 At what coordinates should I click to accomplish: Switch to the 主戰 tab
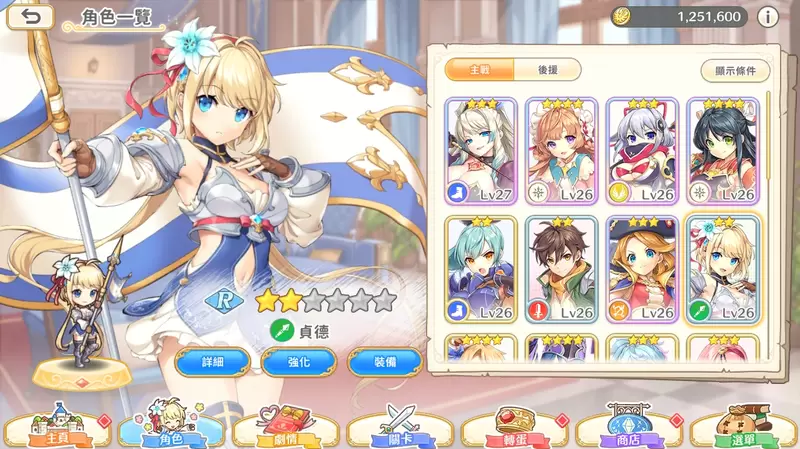tap(478, 70)
